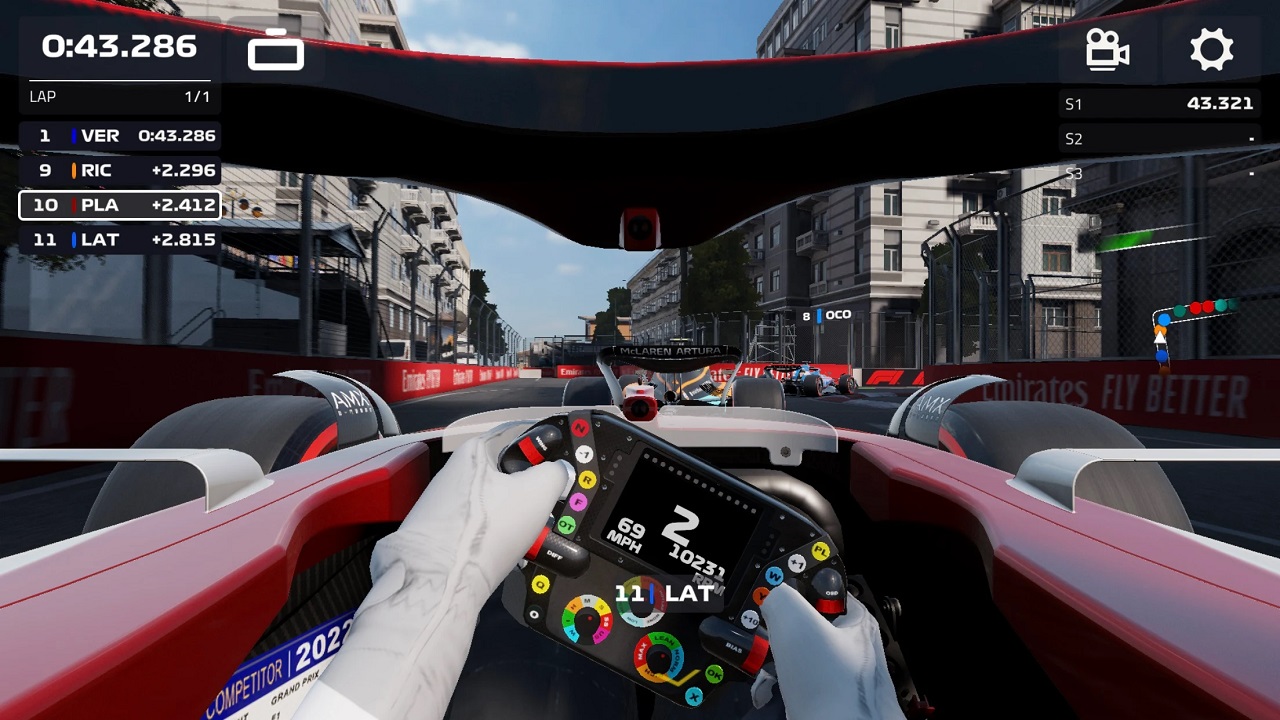Switch view with the video camera icon

click(1108, 49)
